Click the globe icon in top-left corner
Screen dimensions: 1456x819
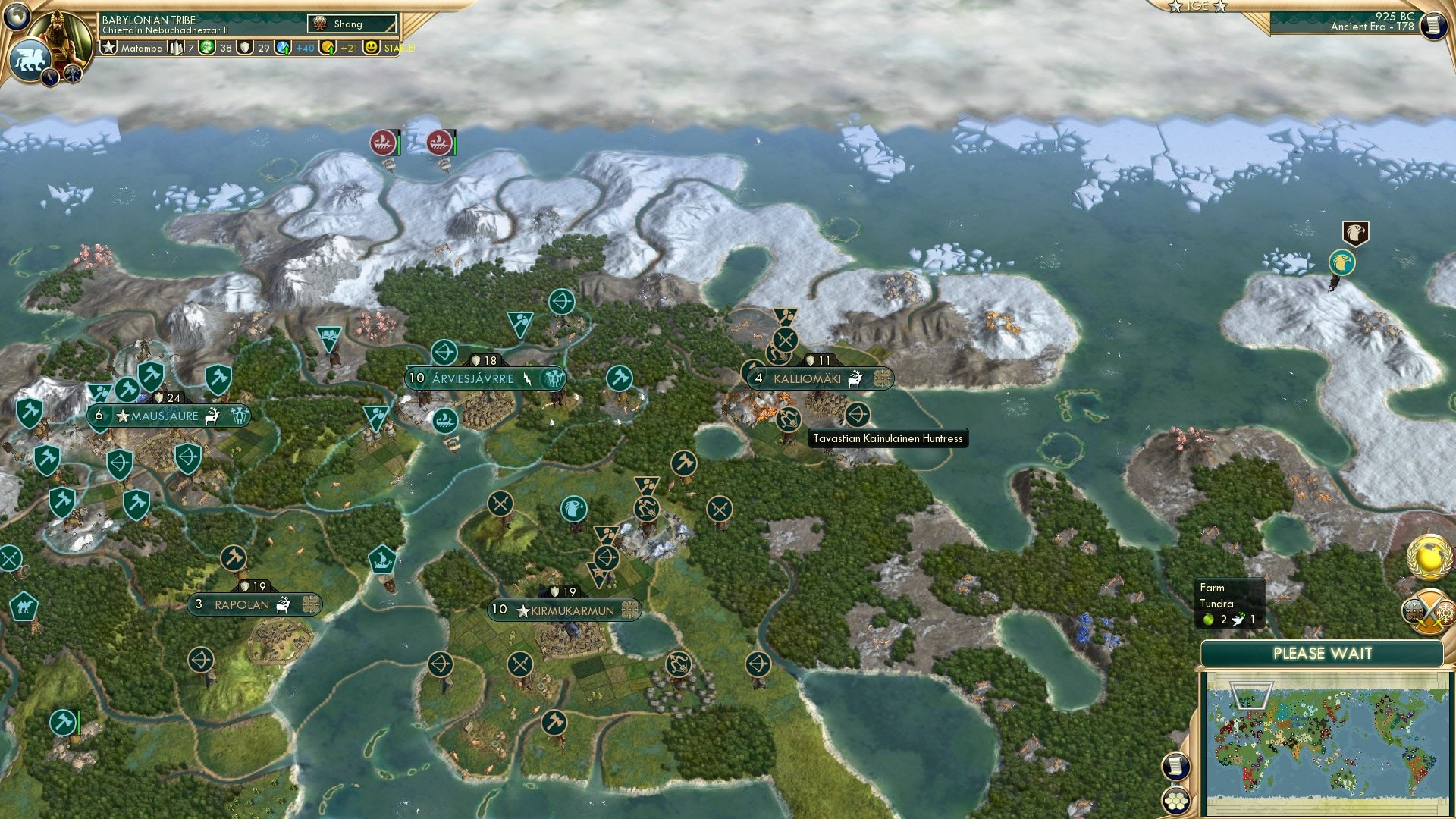click(16, 15)
